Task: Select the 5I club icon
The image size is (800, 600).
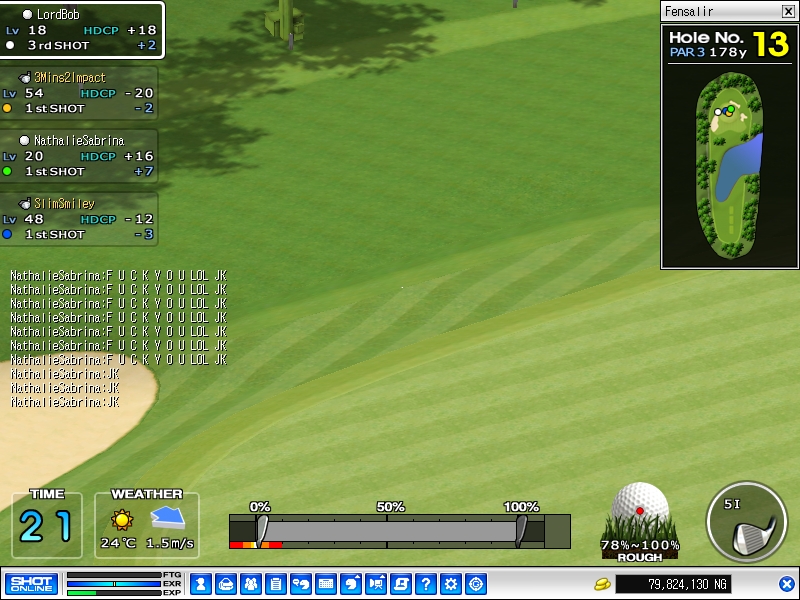Action: pyautogui.click(x=746, y=523)
